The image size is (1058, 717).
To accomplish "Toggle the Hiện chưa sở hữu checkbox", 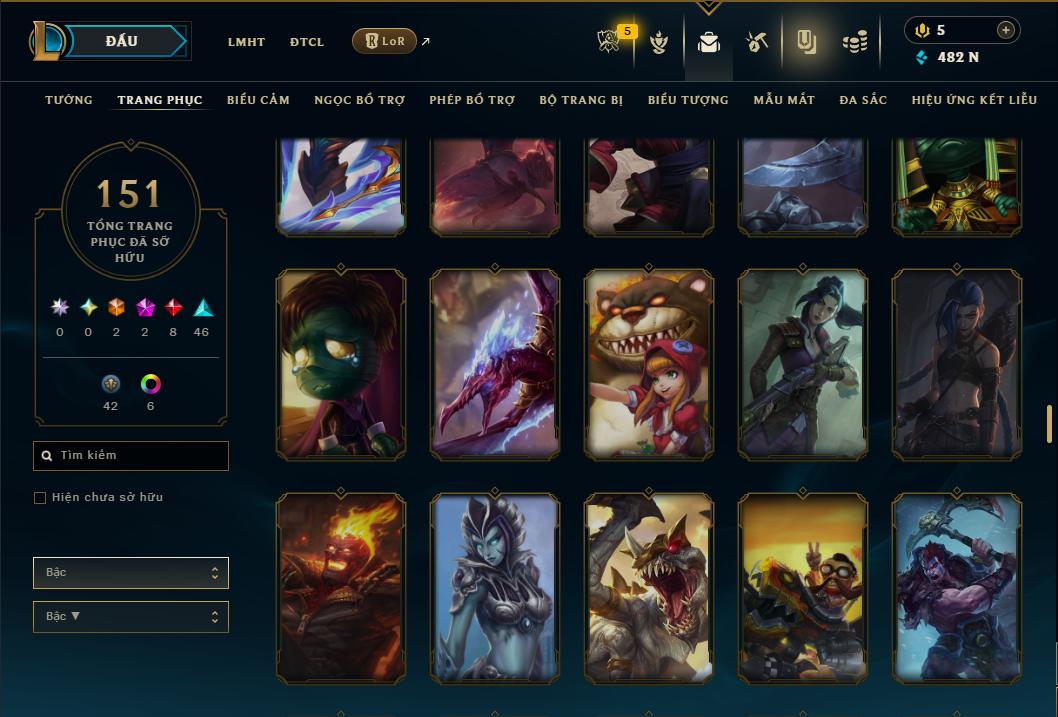I will [40, 498].
